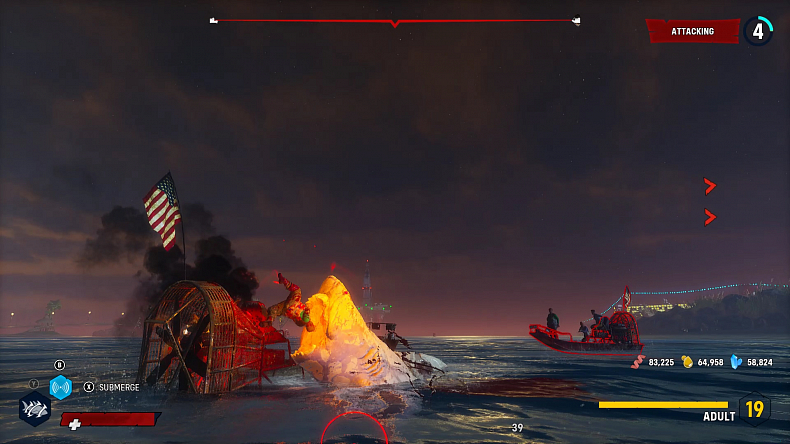The width and height of the screenshot is (790, 444).
Task: Click the blue mineral crystal resource icon
Action: tap(737, 362)
